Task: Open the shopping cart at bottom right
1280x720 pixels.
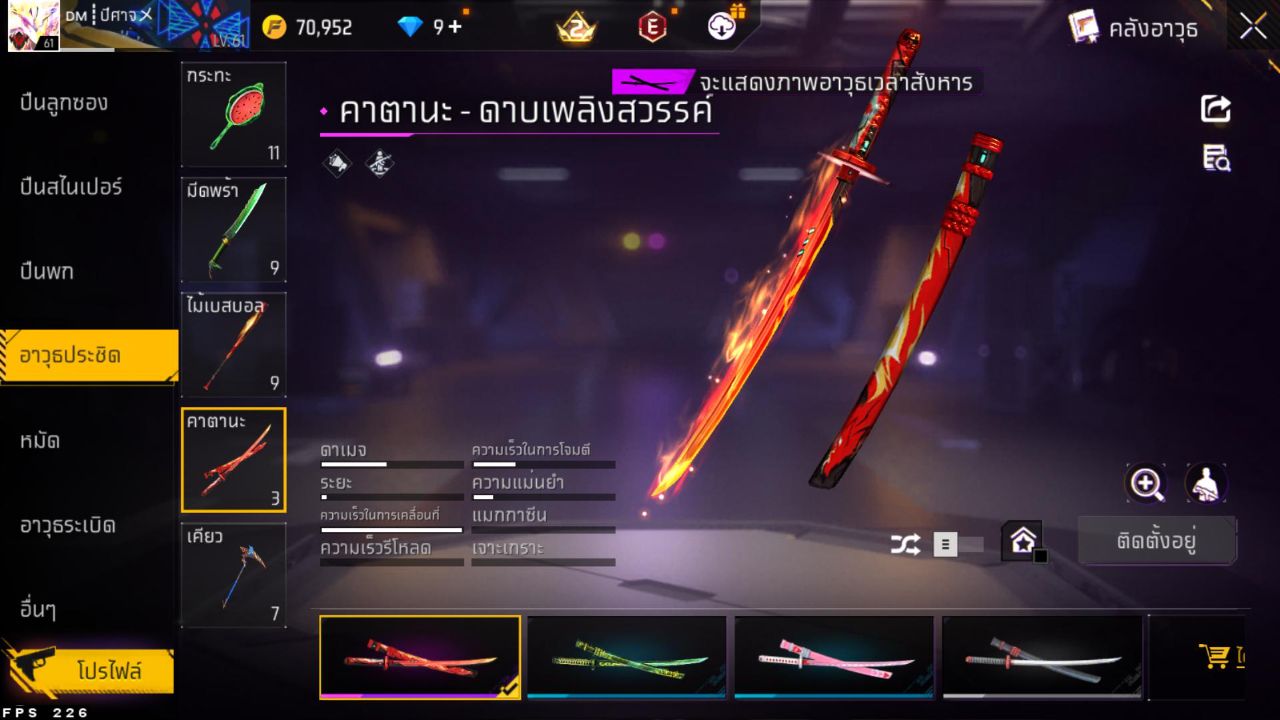Action: 1214,657
